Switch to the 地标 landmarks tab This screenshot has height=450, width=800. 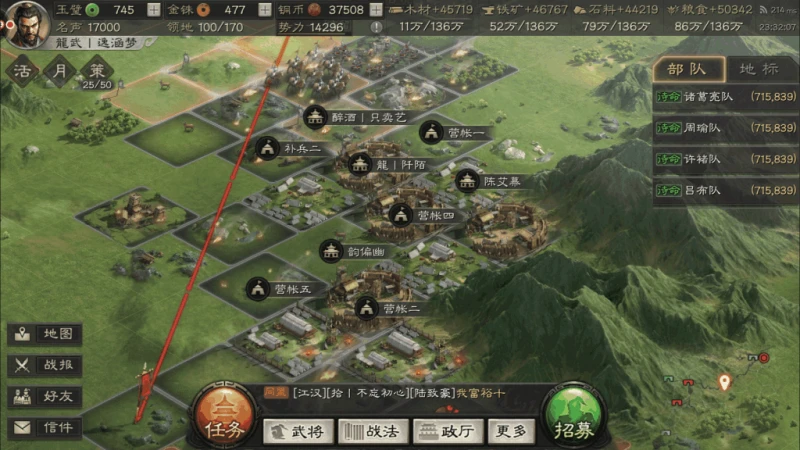click(x=758, y=69)
